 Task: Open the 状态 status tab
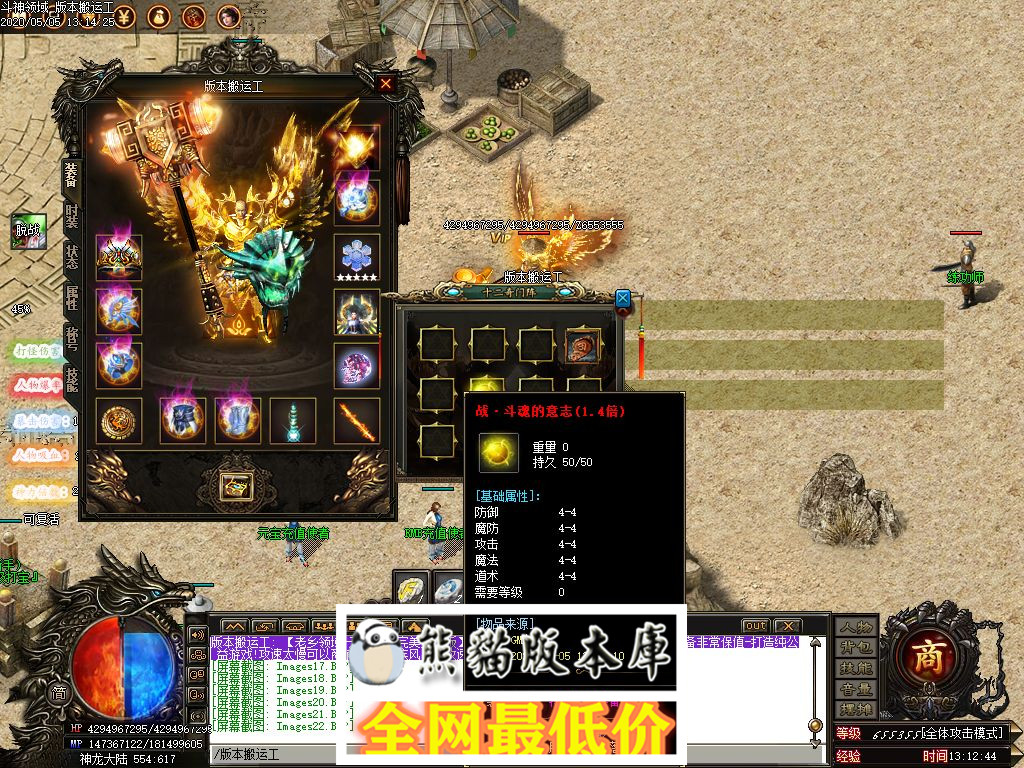[72, 257]
